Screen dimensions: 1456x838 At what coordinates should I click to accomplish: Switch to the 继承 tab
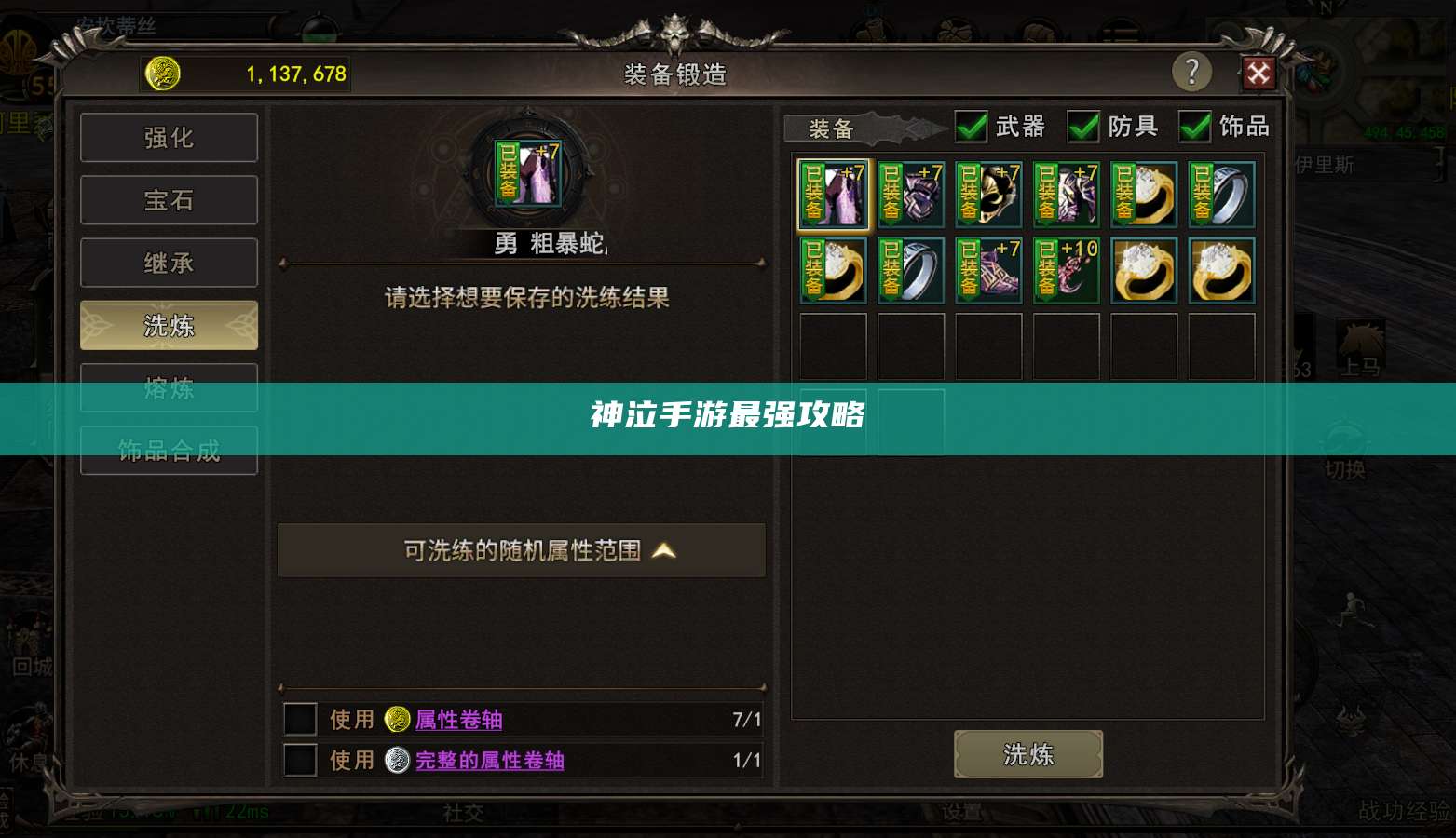point(169,262)
